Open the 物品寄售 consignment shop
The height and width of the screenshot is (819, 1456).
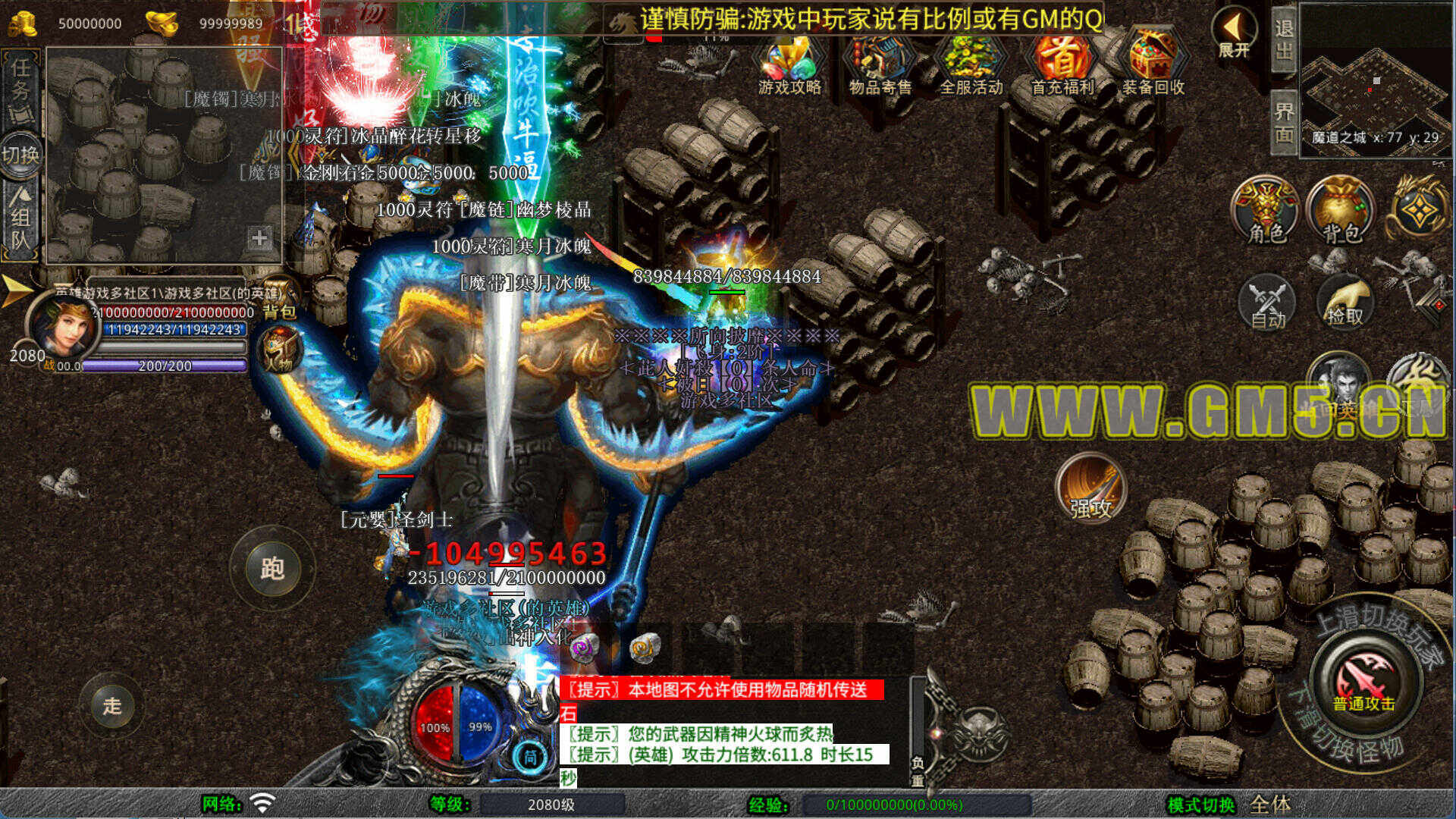tap(880, 64)
